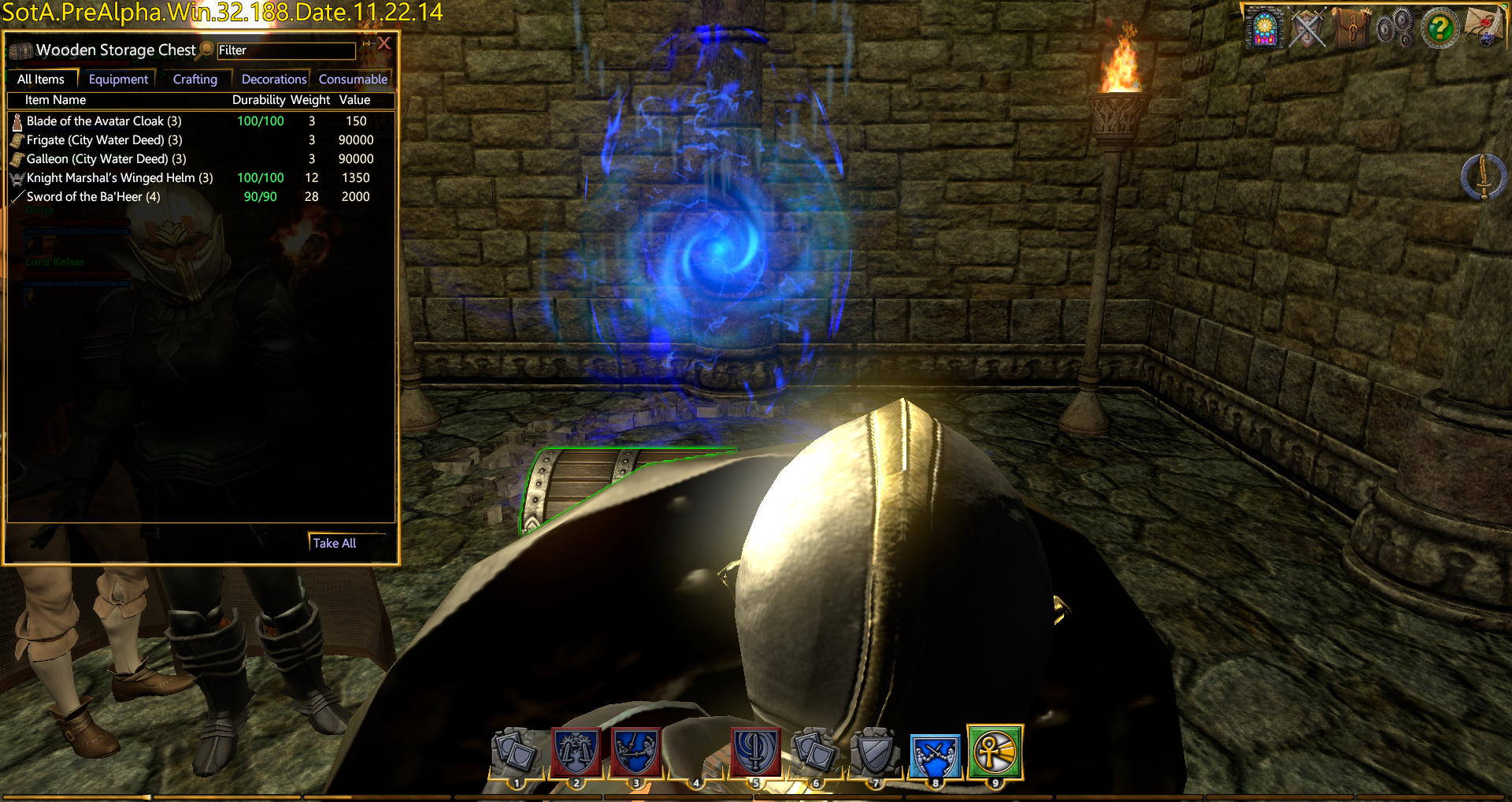Click the chest Filter text field
1512x802 pixels.
[286, 50]
